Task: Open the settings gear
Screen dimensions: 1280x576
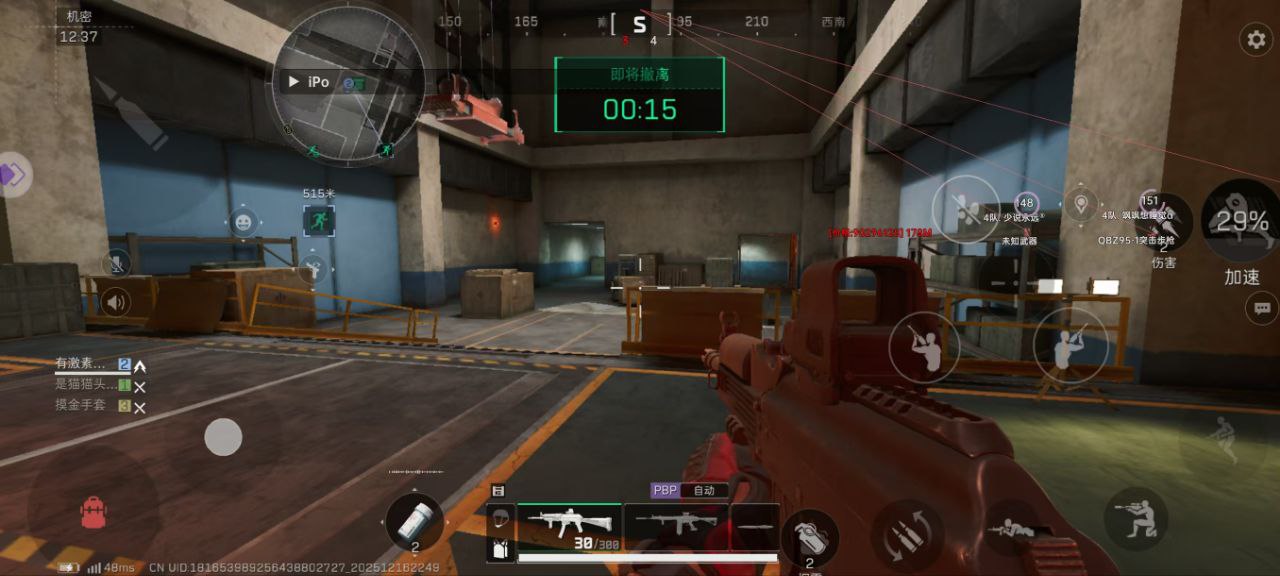Action: pyautogui.click(x=1255, y=40)
